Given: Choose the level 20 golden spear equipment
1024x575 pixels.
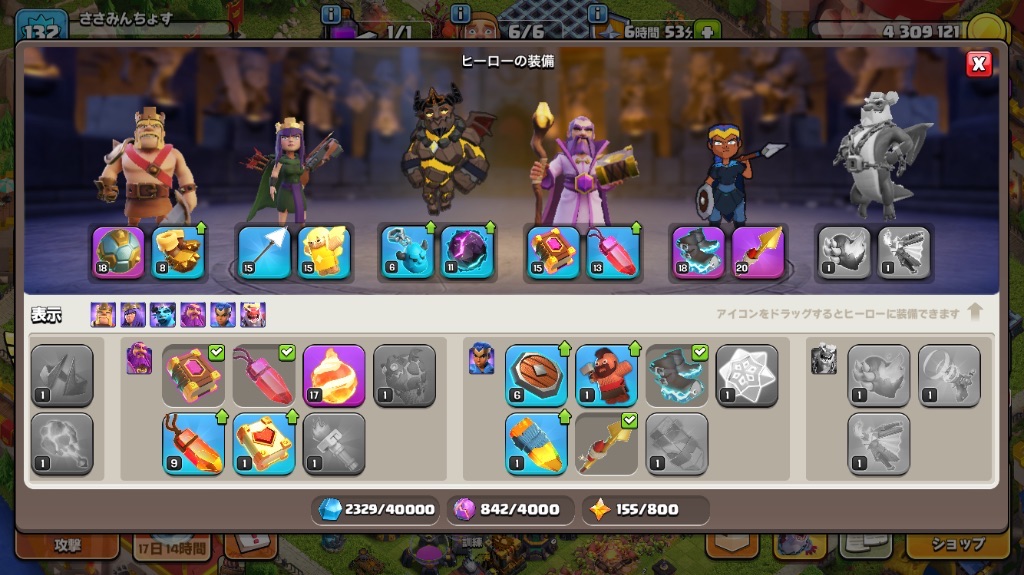Looking at the screenshot, I should coord(757,251).
